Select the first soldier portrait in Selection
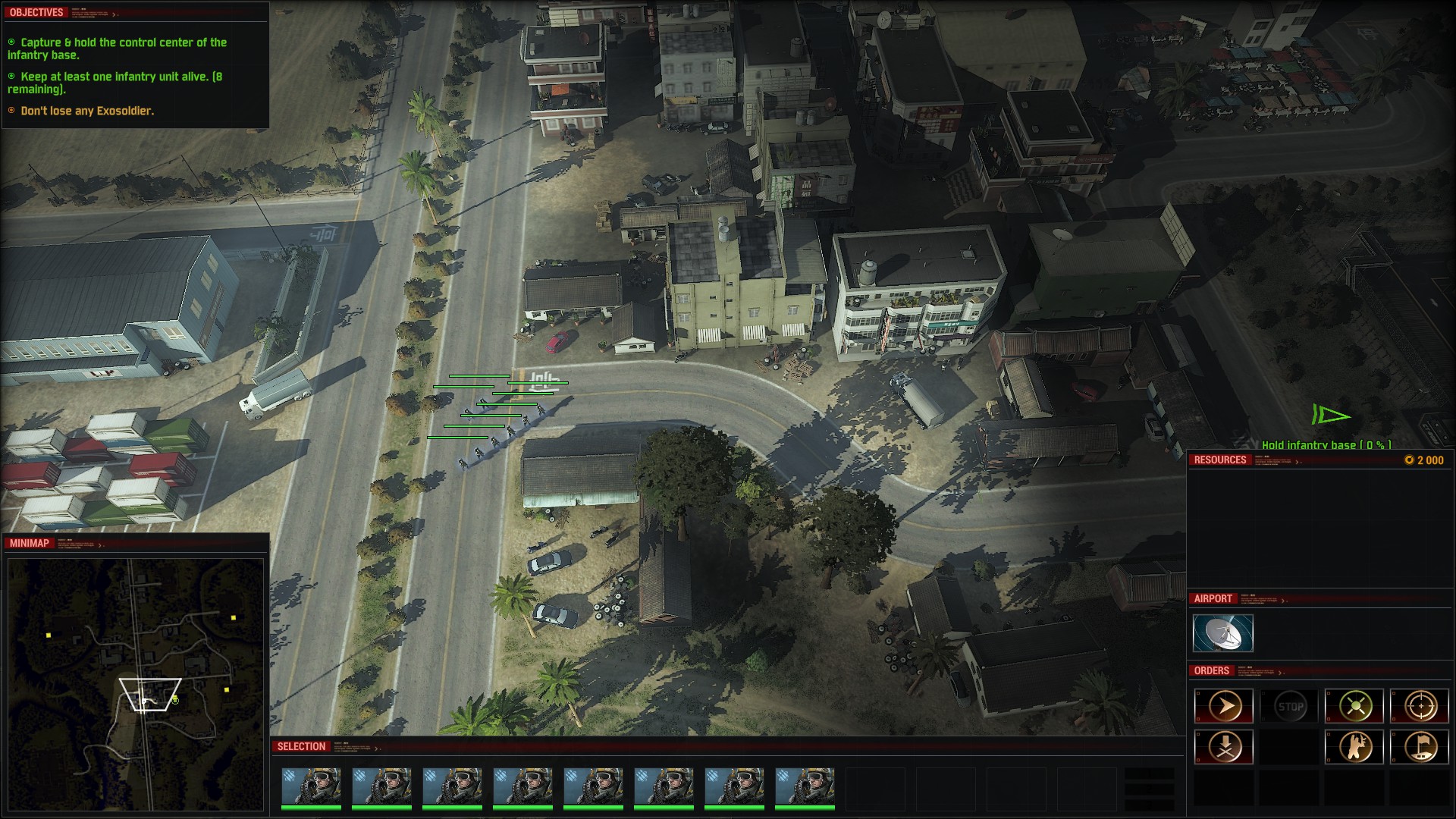Viewport: 1456px width, 819px height. (x=311, y=786)
